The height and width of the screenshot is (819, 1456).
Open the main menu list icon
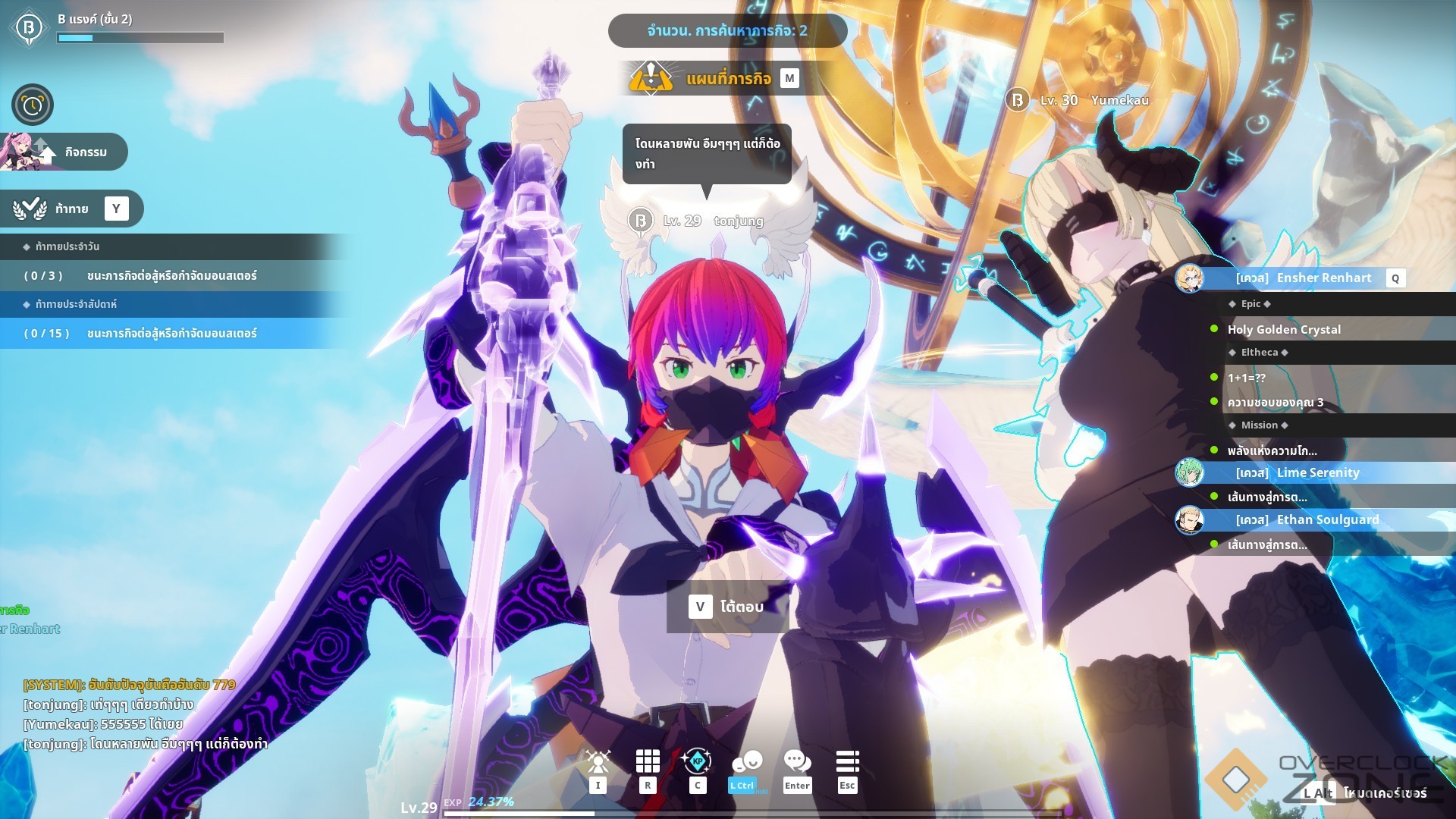pos(847,761)
